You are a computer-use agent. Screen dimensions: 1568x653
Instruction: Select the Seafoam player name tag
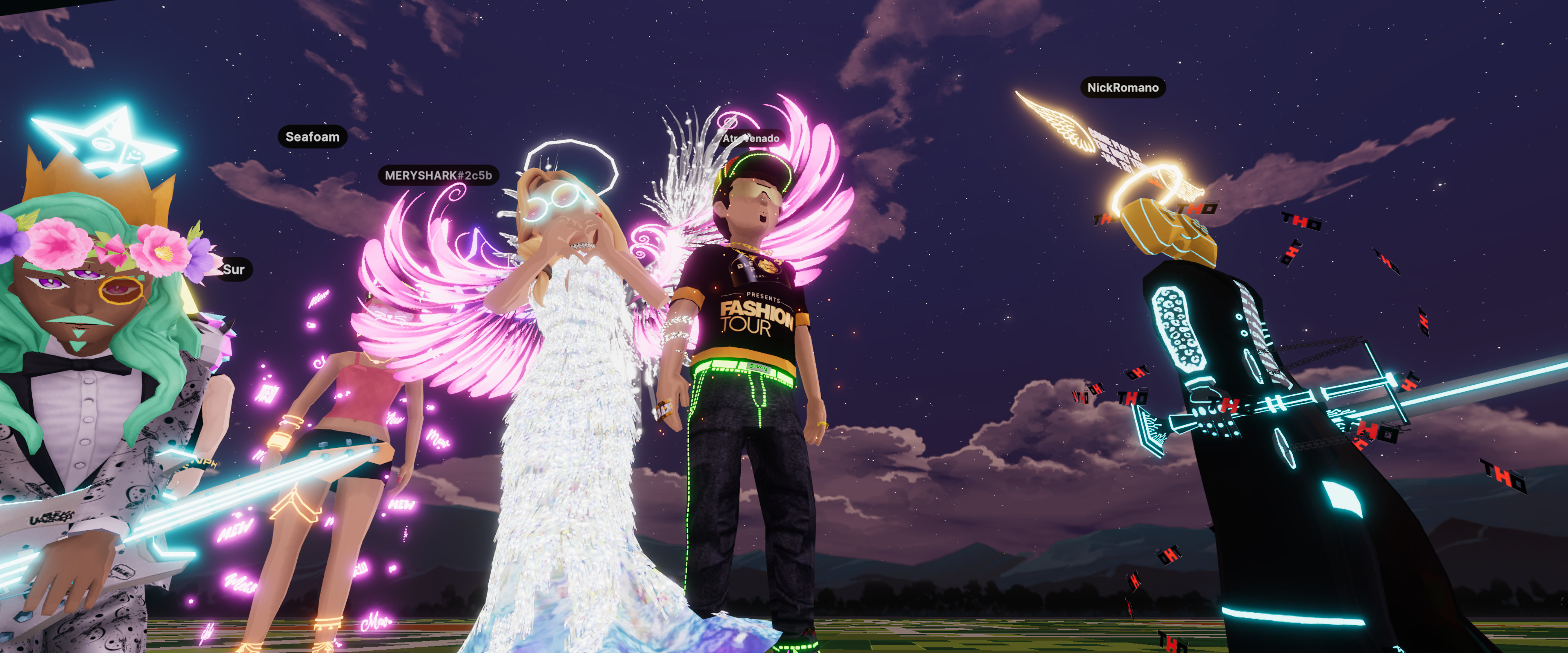[x=312, y=137]
